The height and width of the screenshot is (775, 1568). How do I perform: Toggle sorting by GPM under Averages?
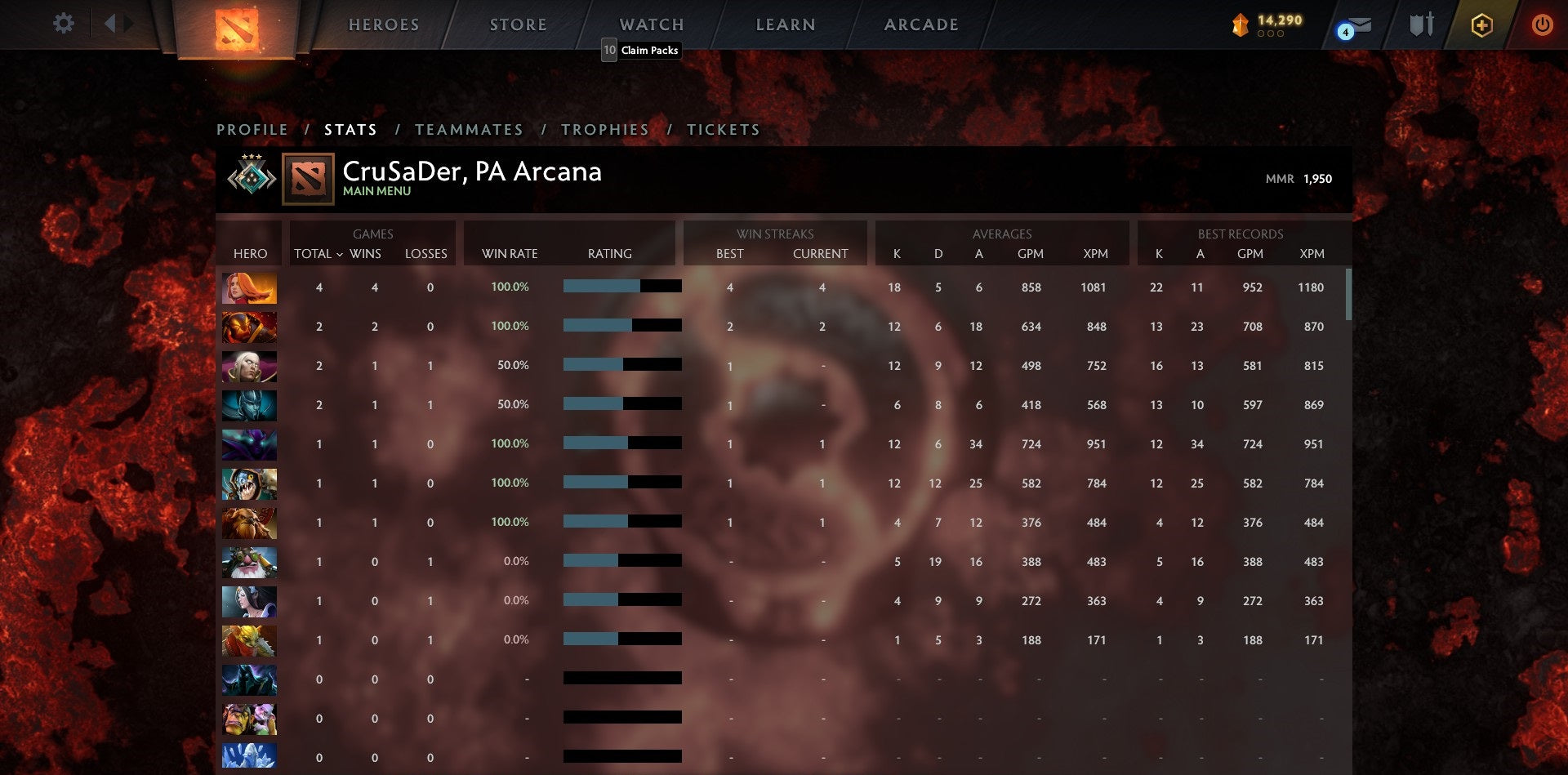pyautogui.click(x=1031, y=254)
